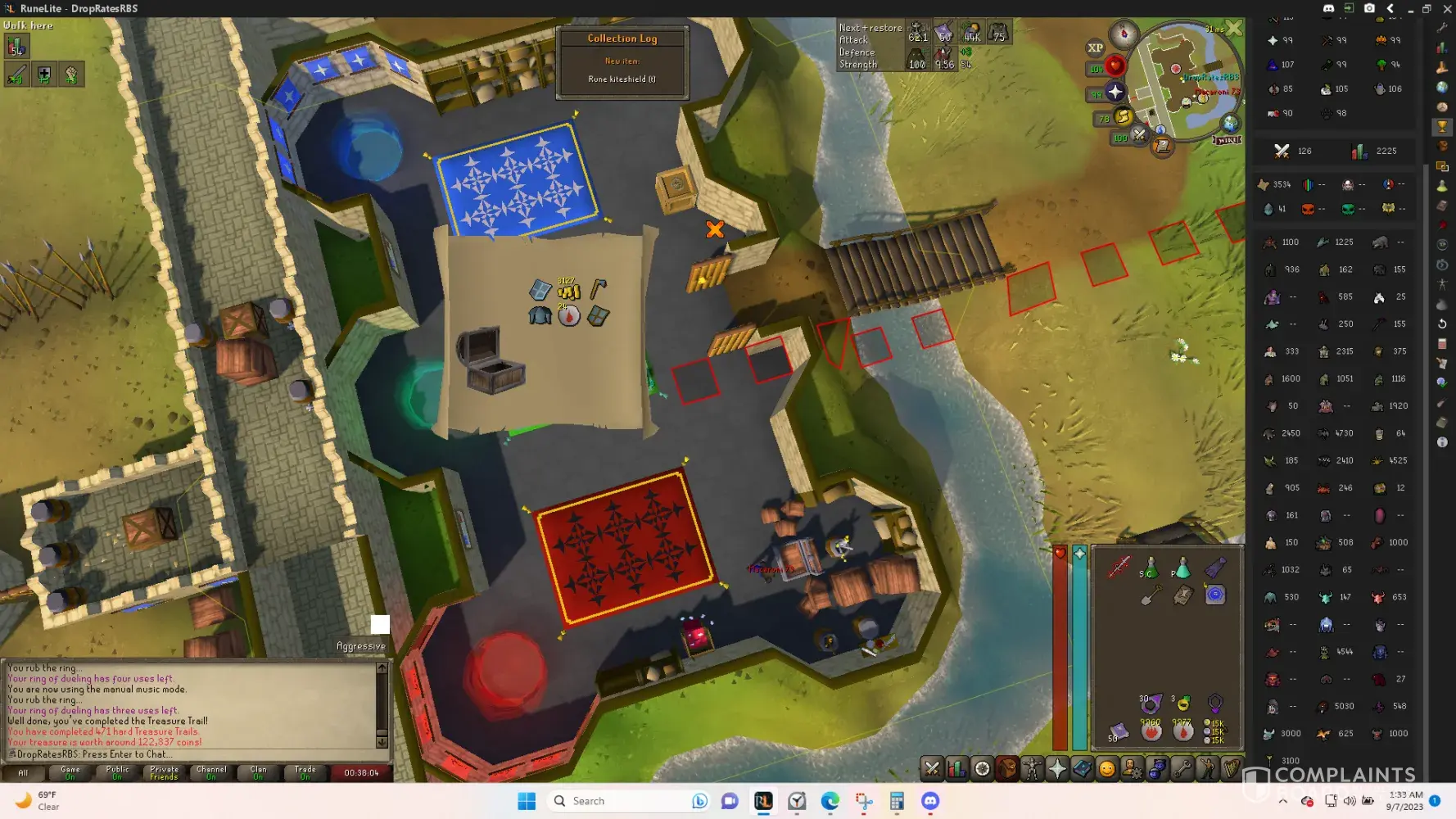Show the Prayer tab

click(x=1057, y=768)
